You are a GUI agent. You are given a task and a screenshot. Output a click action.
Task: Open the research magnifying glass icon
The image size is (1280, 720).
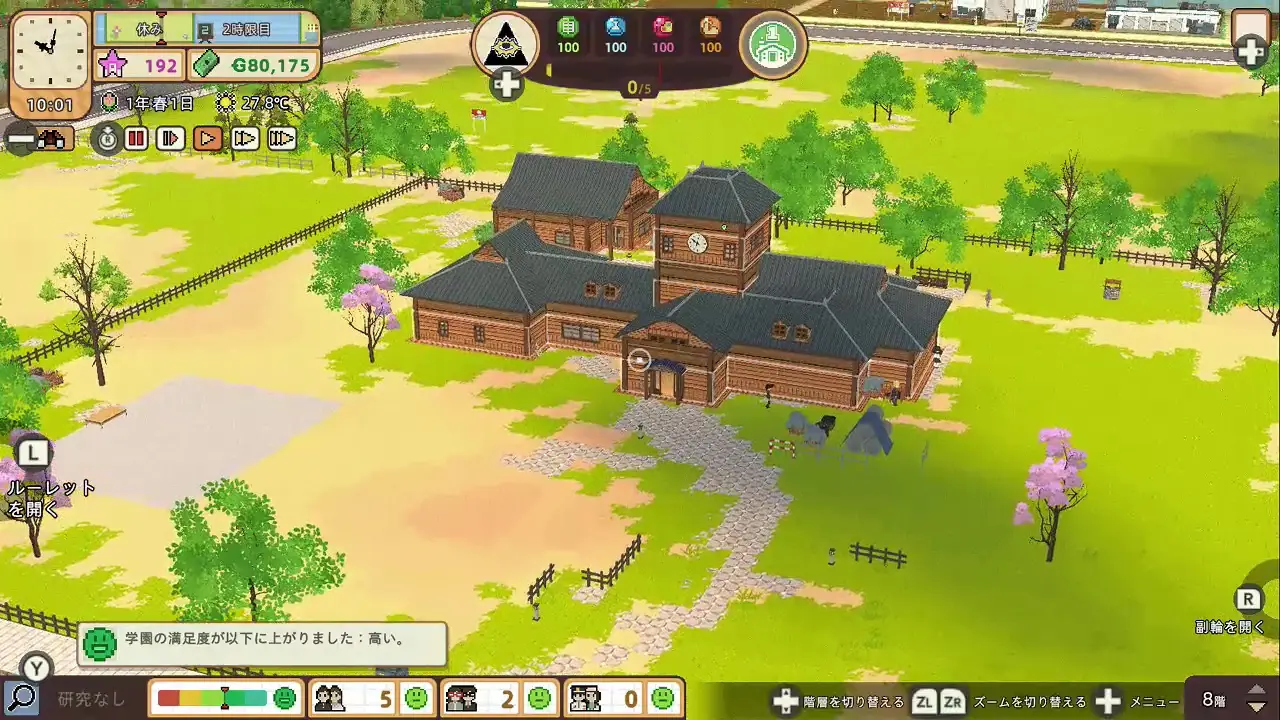pos(20,698)
